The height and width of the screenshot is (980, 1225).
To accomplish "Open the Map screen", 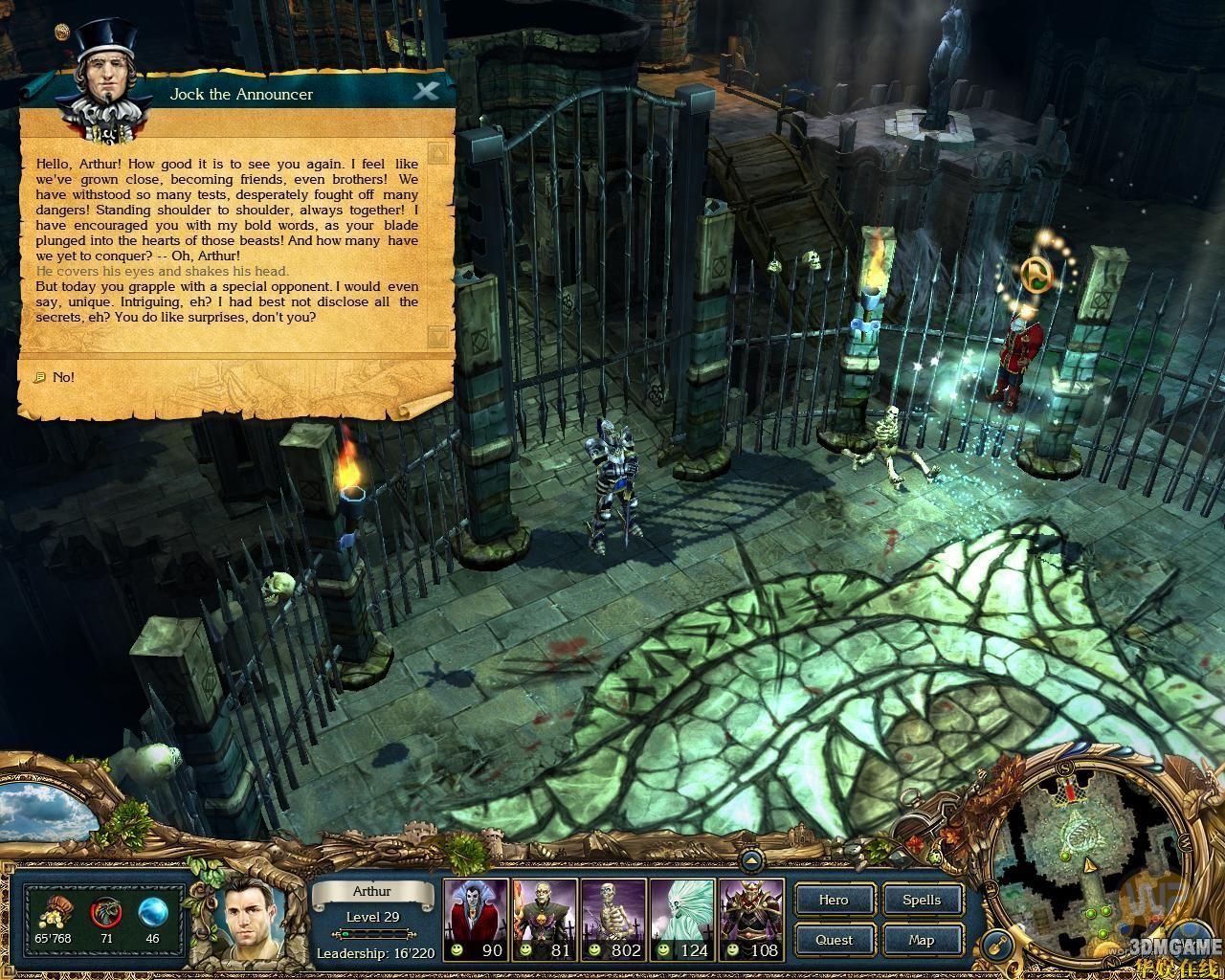I will pos(922,940).
